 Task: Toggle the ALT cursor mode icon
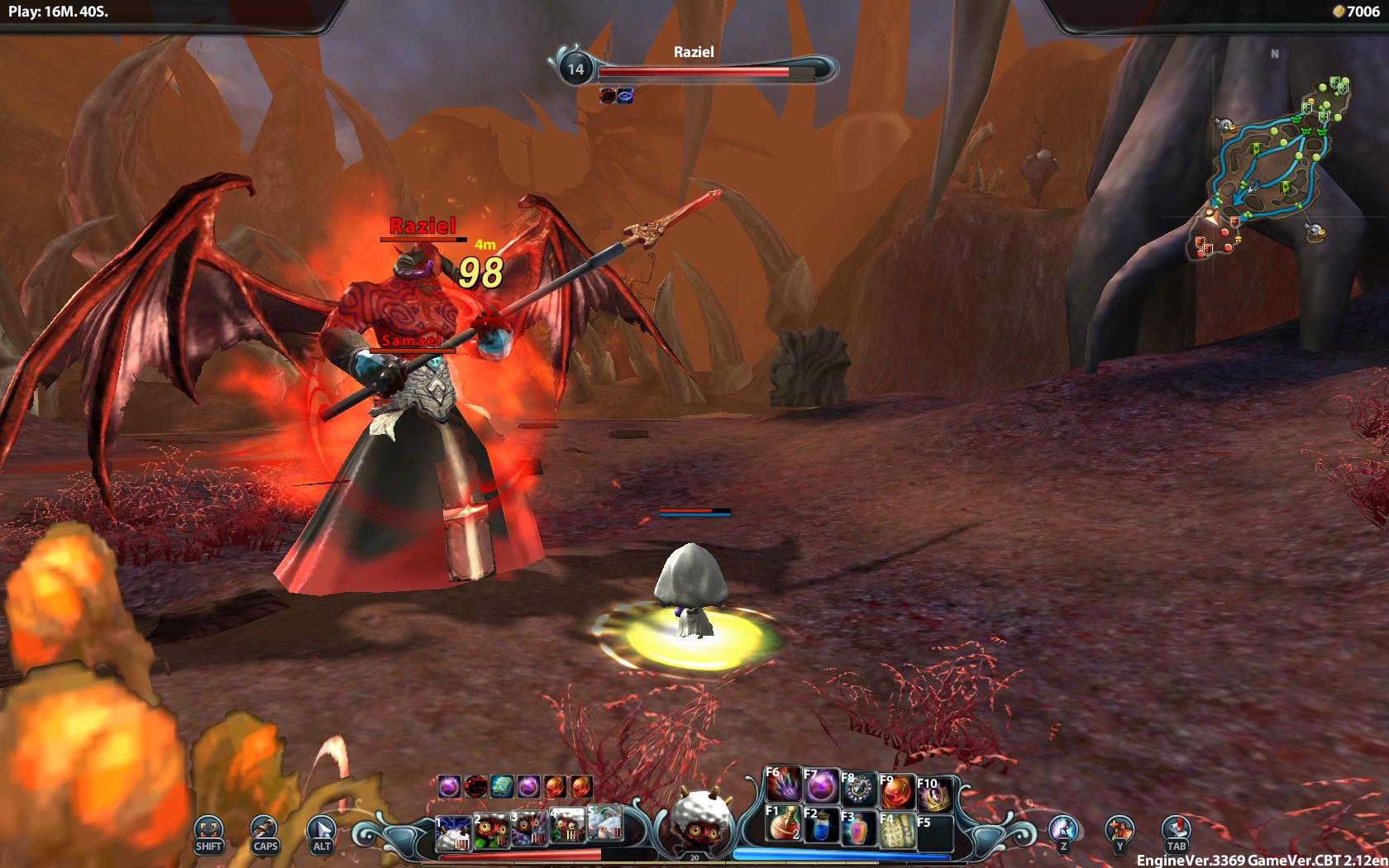click(322, 832)
